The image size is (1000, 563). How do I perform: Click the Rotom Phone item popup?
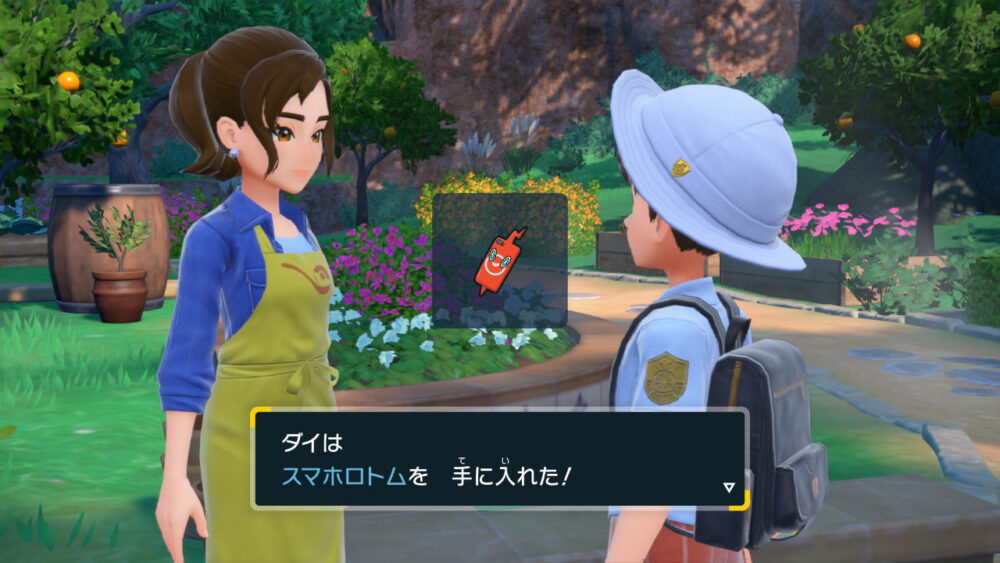click(500, 261)
